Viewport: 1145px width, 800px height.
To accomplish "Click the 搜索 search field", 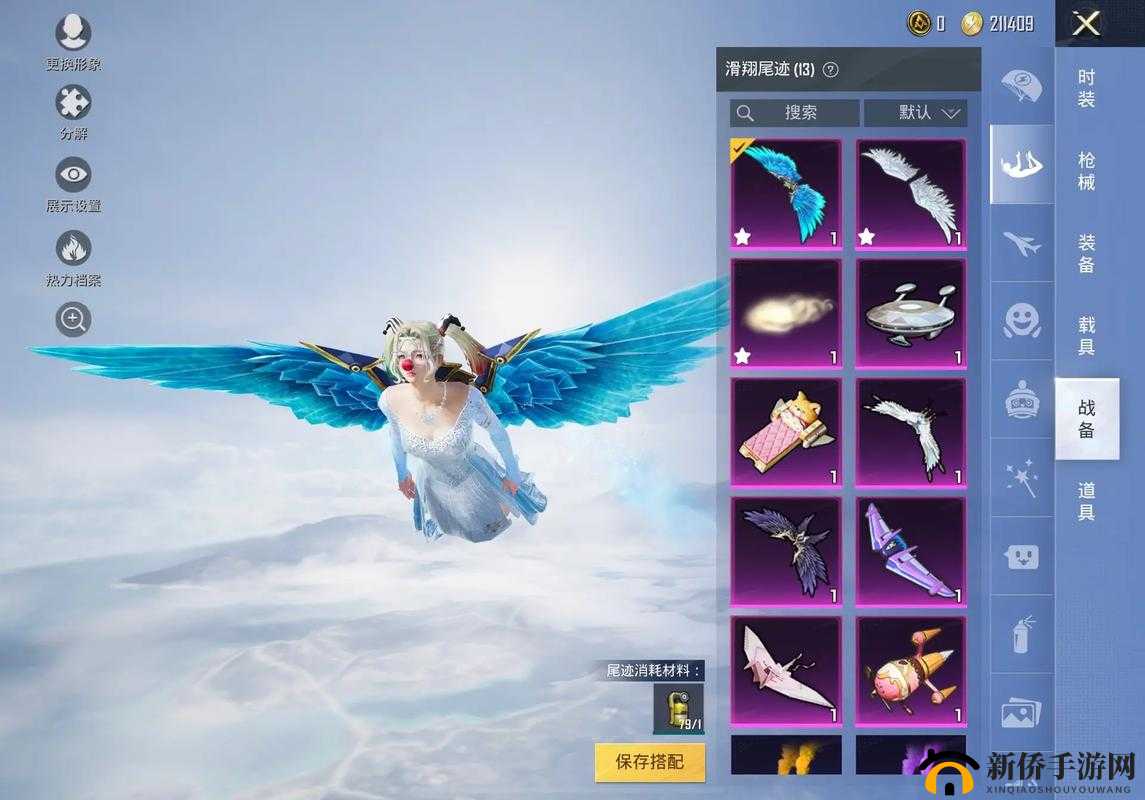I will (795, 112).
